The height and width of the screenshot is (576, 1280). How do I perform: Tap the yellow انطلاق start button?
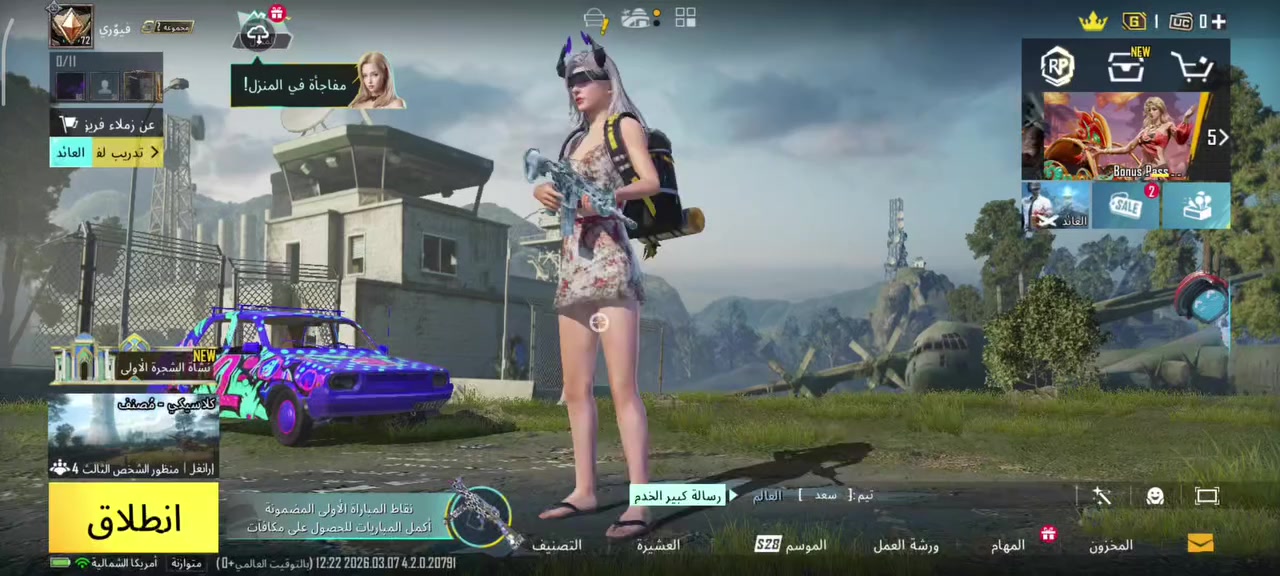[x=133, y=518]
